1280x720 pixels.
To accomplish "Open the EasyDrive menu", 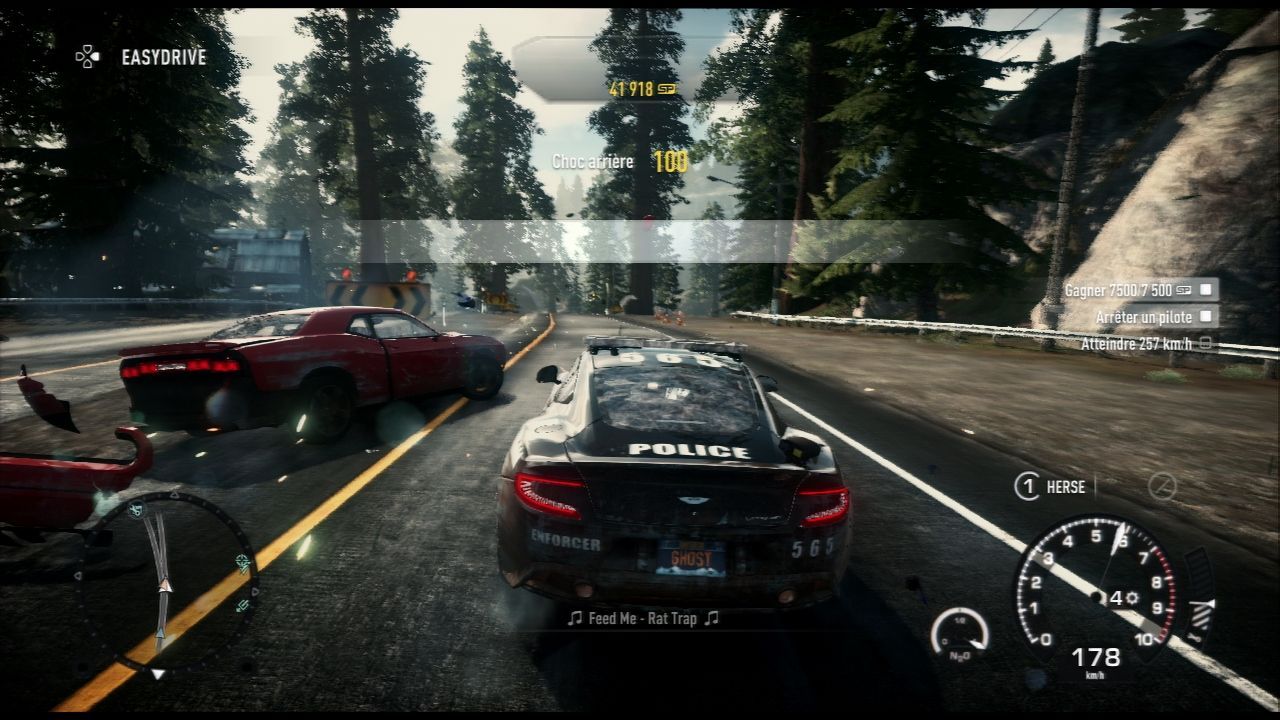I will 142,57.
